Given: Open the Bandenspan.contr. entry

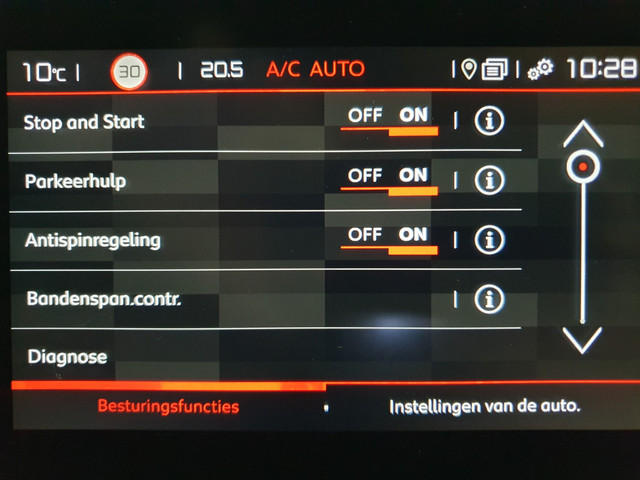Looking at the screenshot, I should tap(104, 299).
